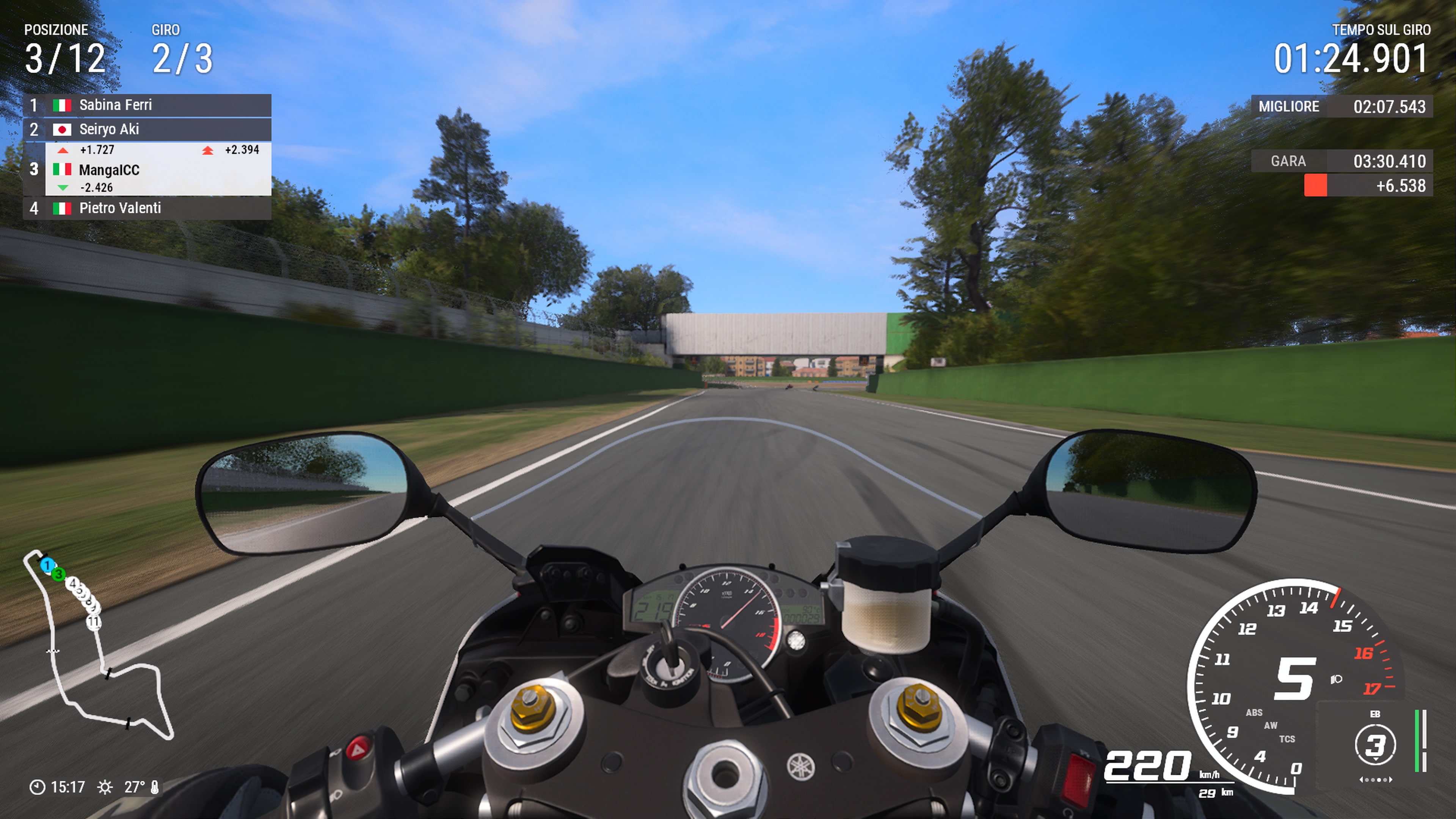Screen dimensions: 1456x819
Task: Click the Japanese flag beside Seiryo Aki
Action: [x=62, y=129]
